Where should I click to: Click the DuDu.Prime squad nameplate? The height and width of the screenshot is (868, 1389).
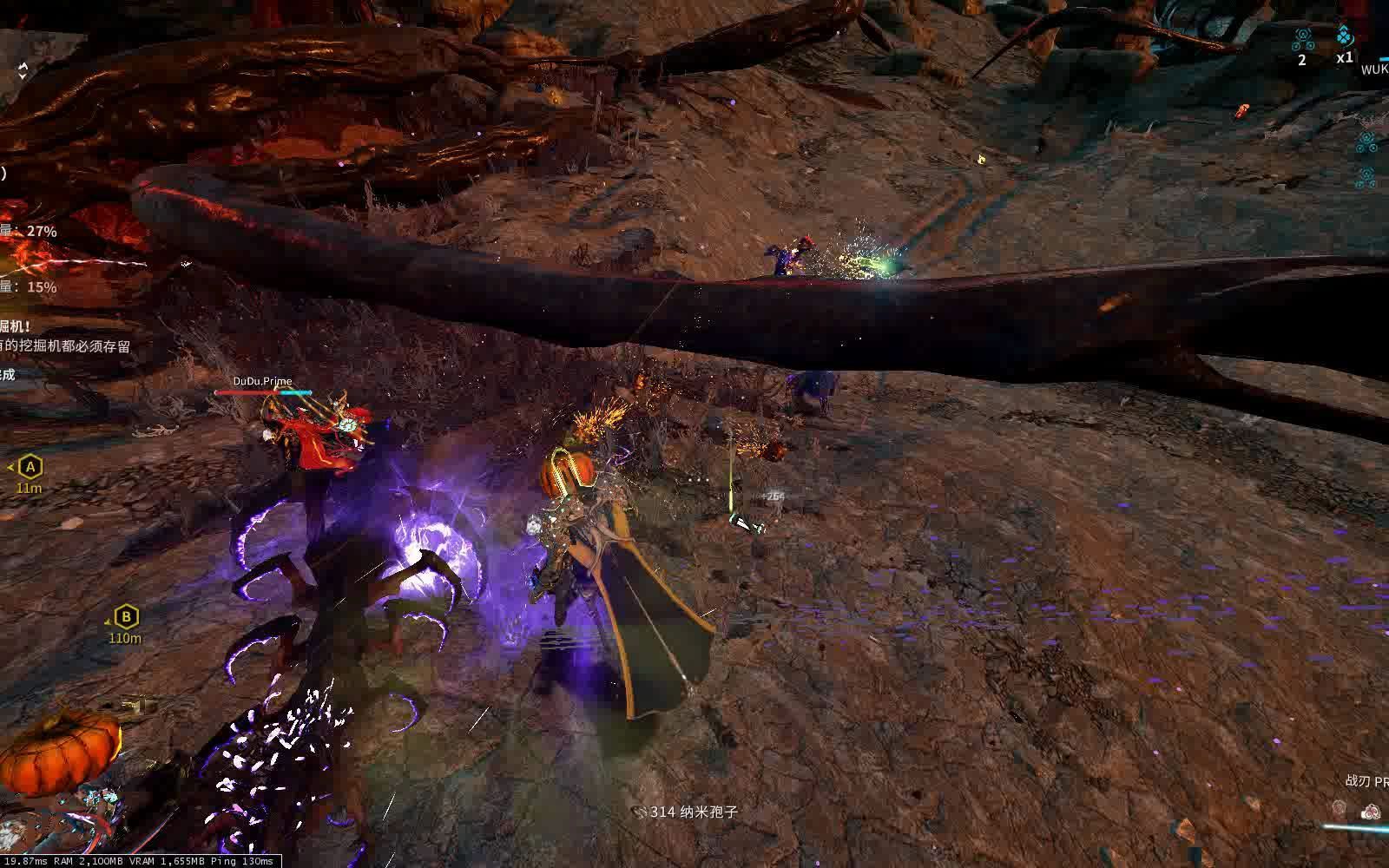coord(263,381)
